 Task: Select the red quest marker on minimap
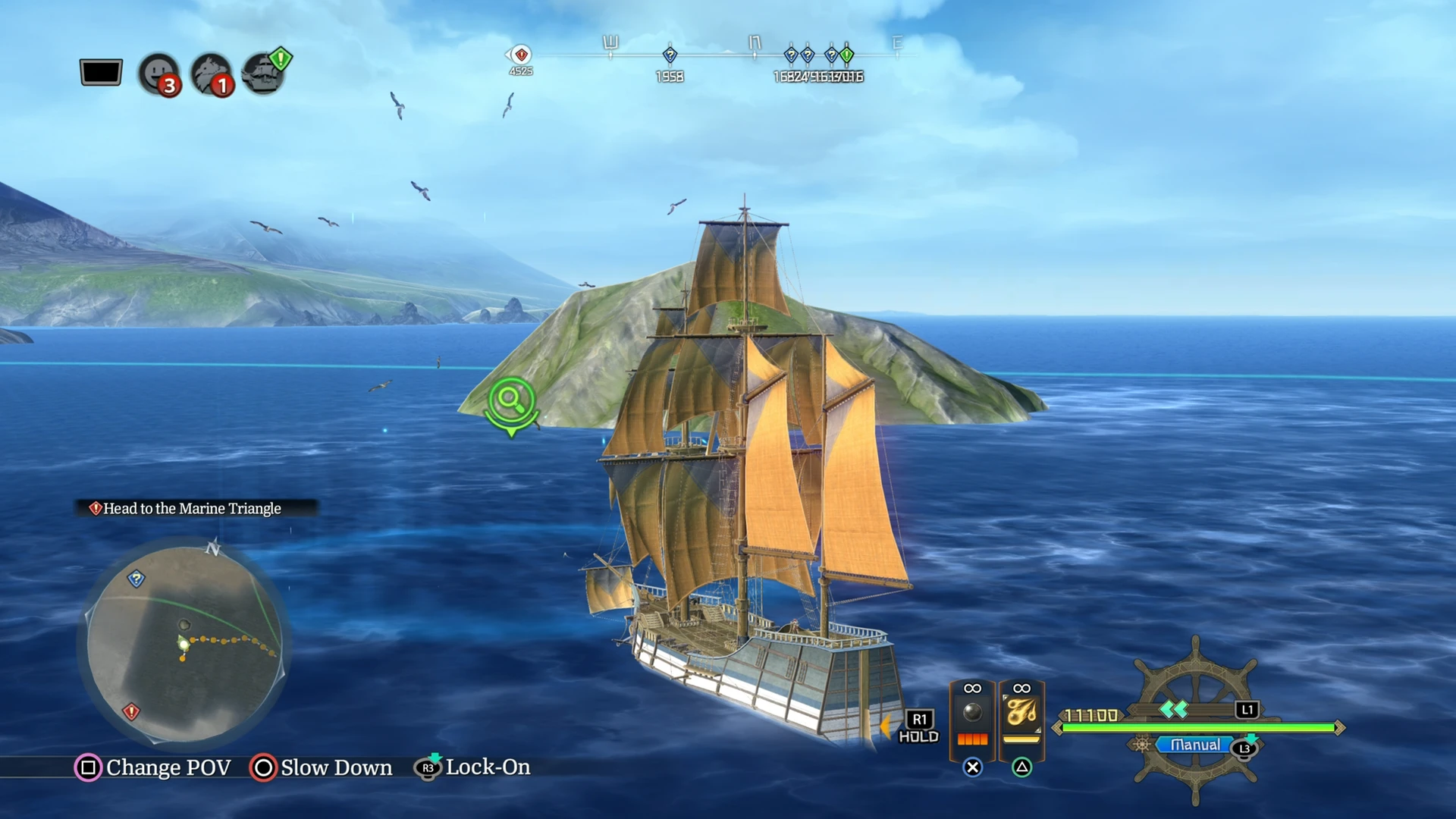(x=131, y=711)
